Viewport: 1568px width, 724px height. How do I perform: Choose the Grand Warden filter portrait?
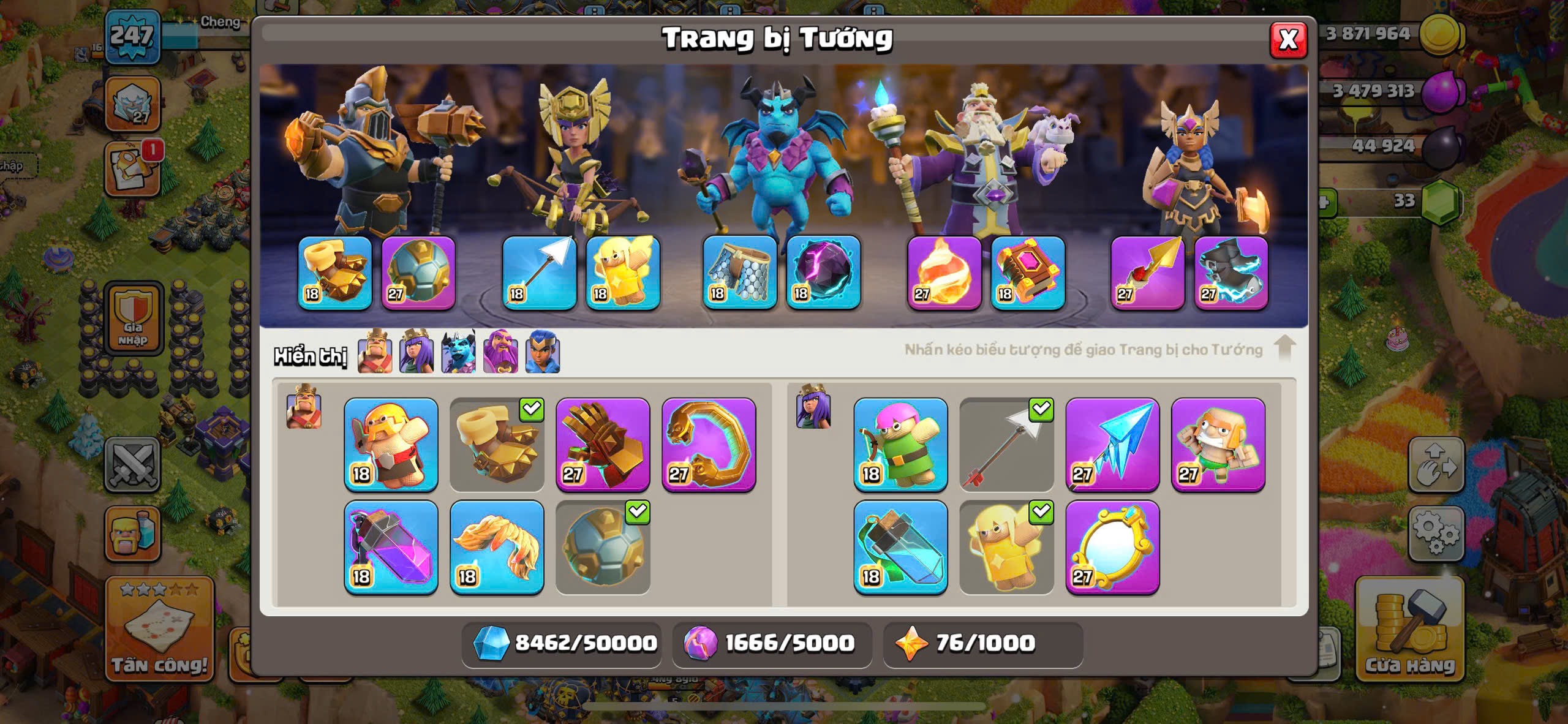[x=500, y=352]
